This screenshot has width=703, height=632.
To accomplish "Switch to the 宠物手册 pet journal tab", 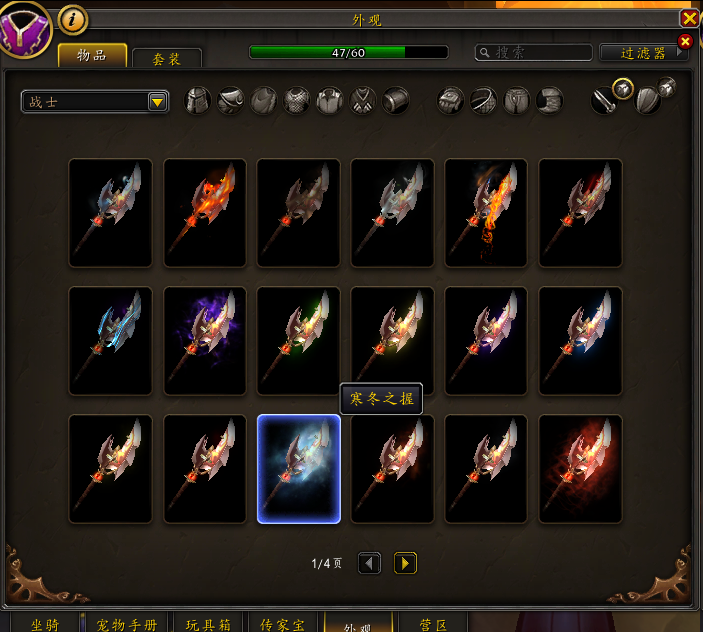I will pyautogui.click(x=127, y=623).
